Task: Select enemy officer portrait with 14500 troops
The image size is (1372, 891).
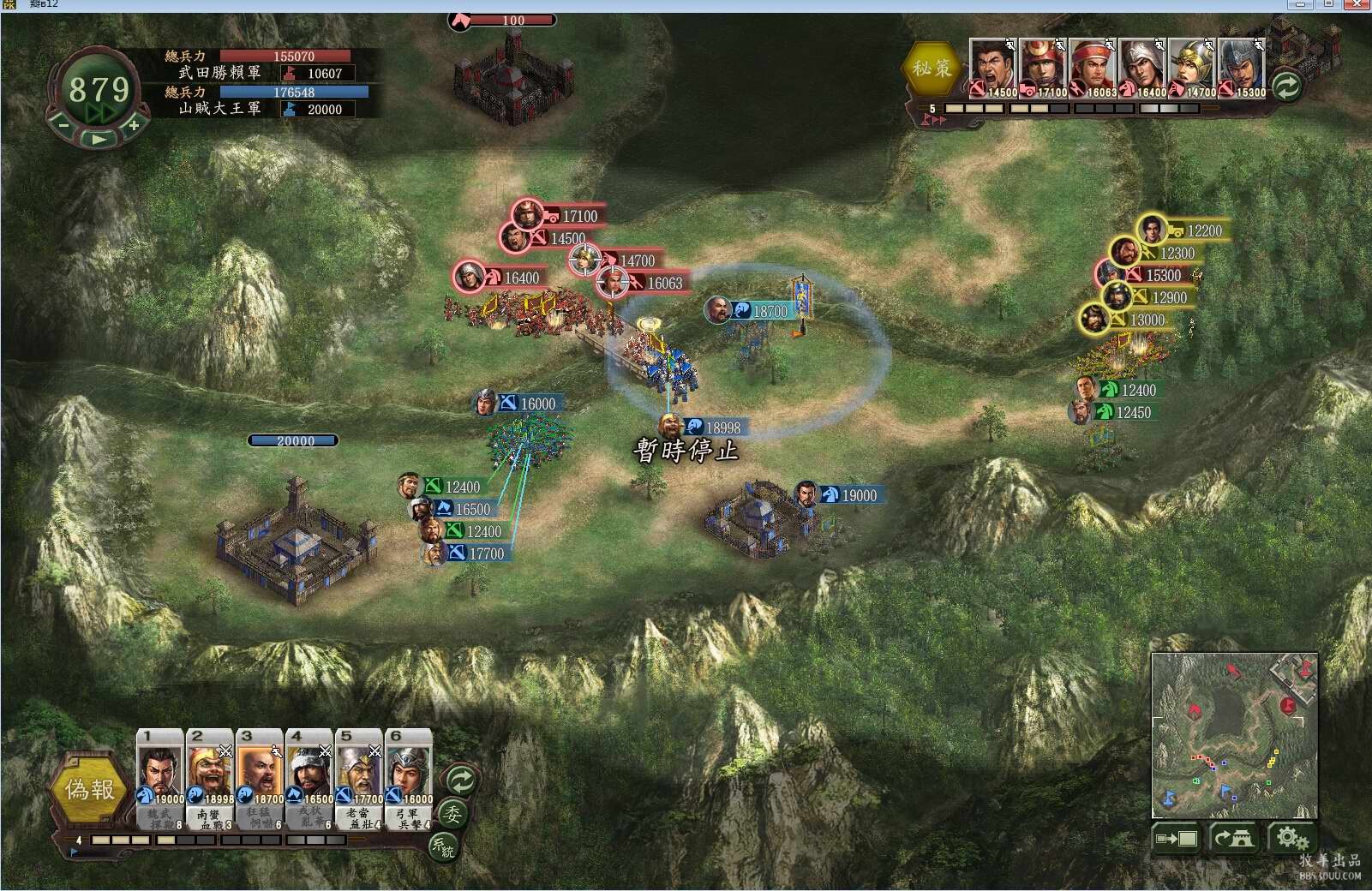Action: pos(993,68)
